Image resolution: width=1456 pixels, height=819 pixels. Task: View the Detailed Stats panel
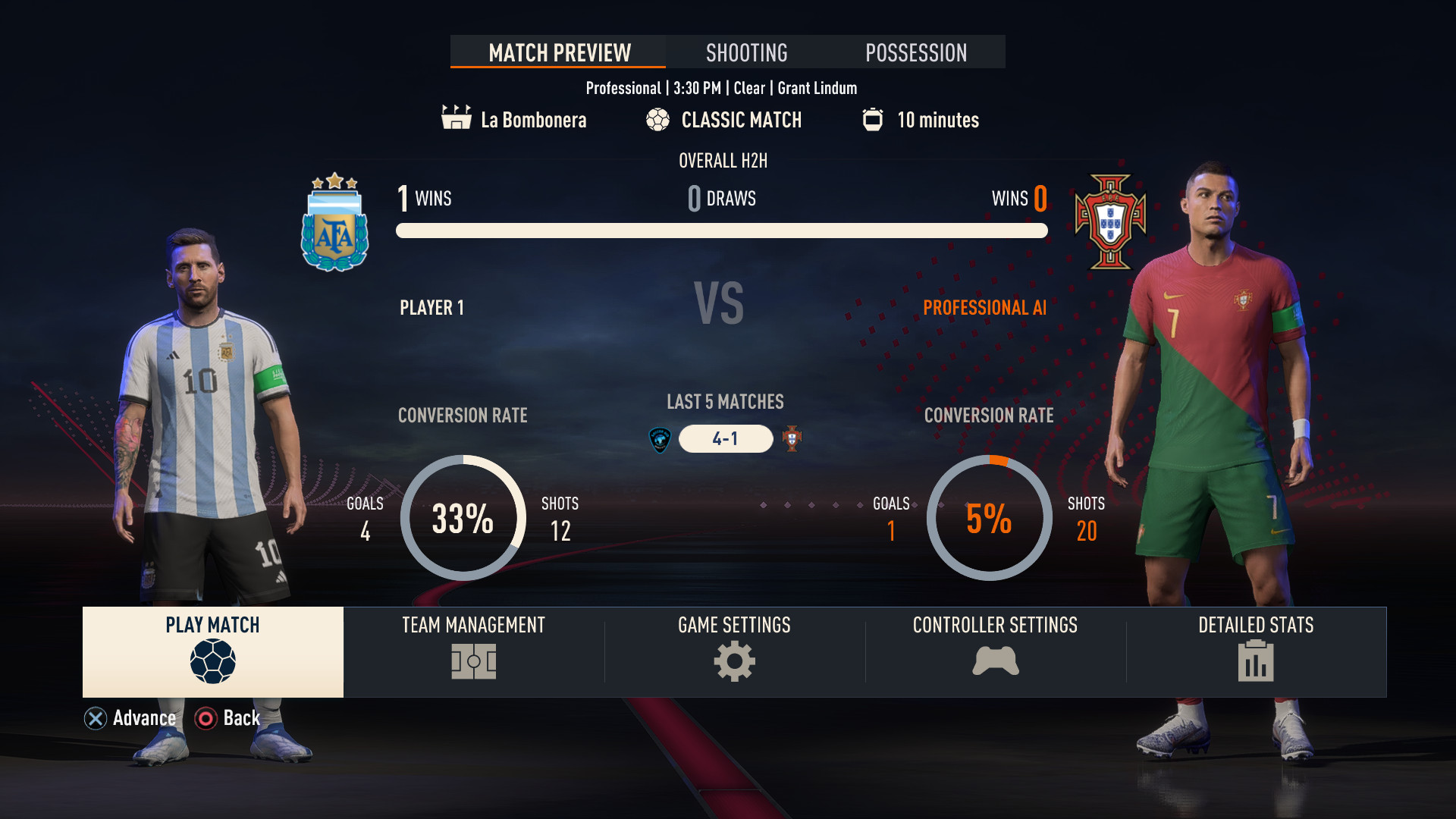pos(1256,651)
